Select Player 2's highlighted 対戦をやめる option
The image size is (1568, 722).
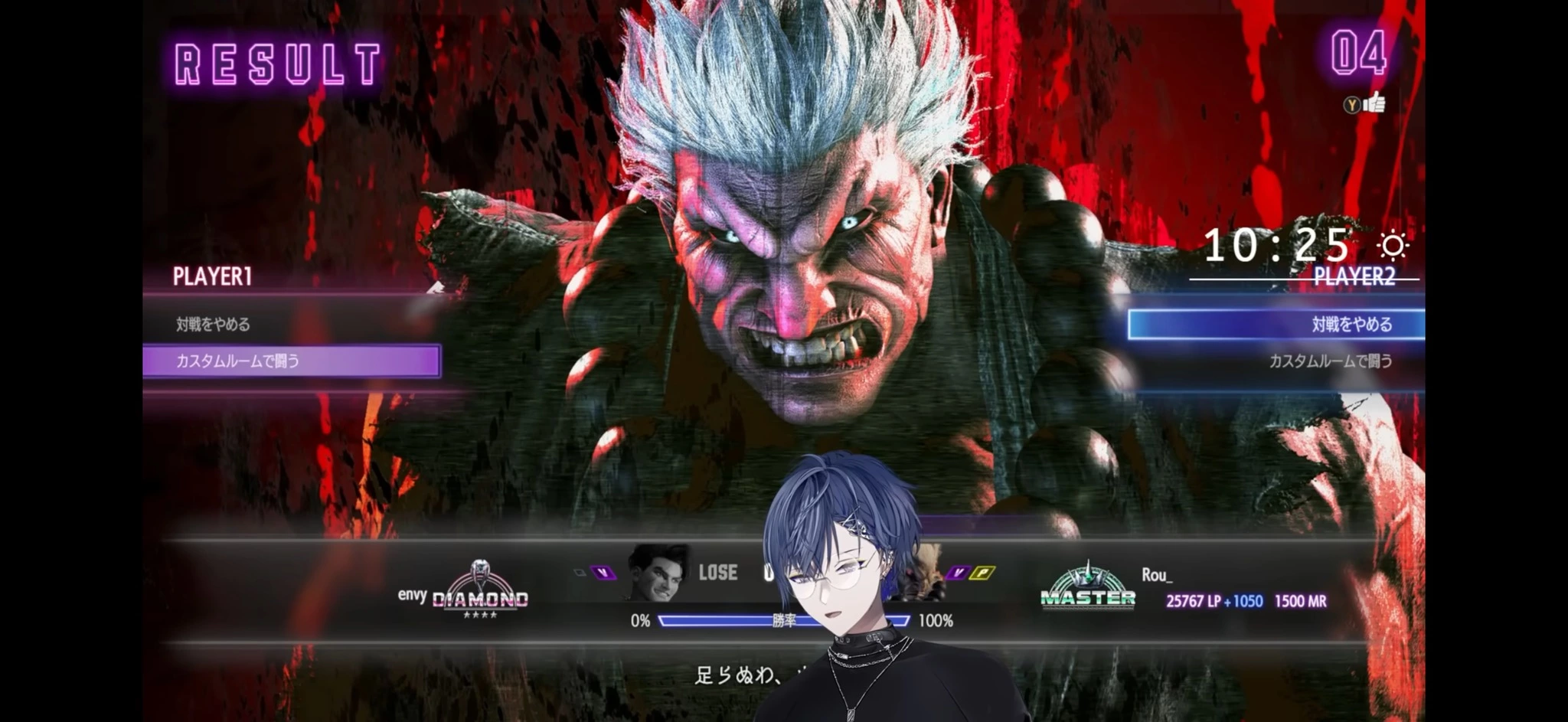1276,325
